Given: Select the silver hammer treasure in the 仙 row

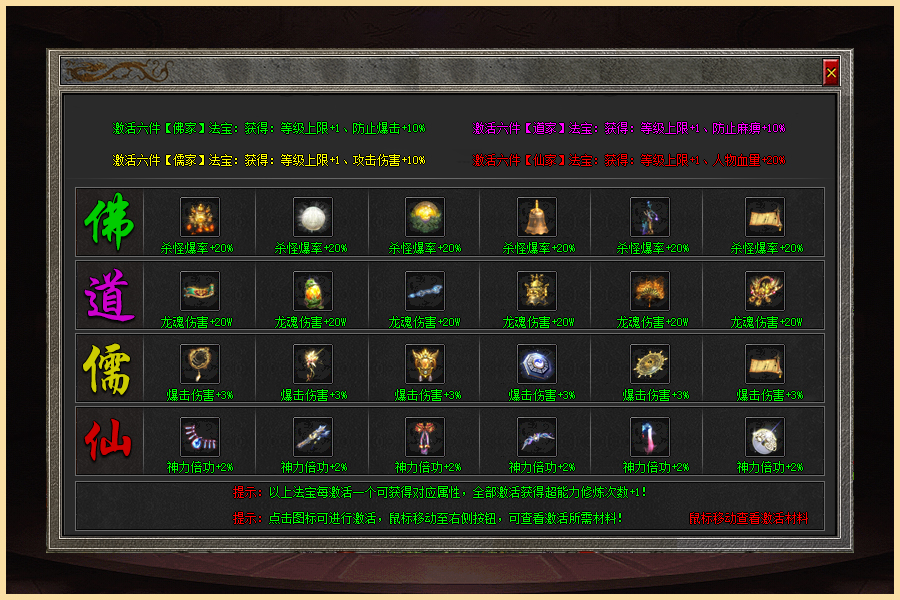Looking at the screenshot, I should 313,437.
